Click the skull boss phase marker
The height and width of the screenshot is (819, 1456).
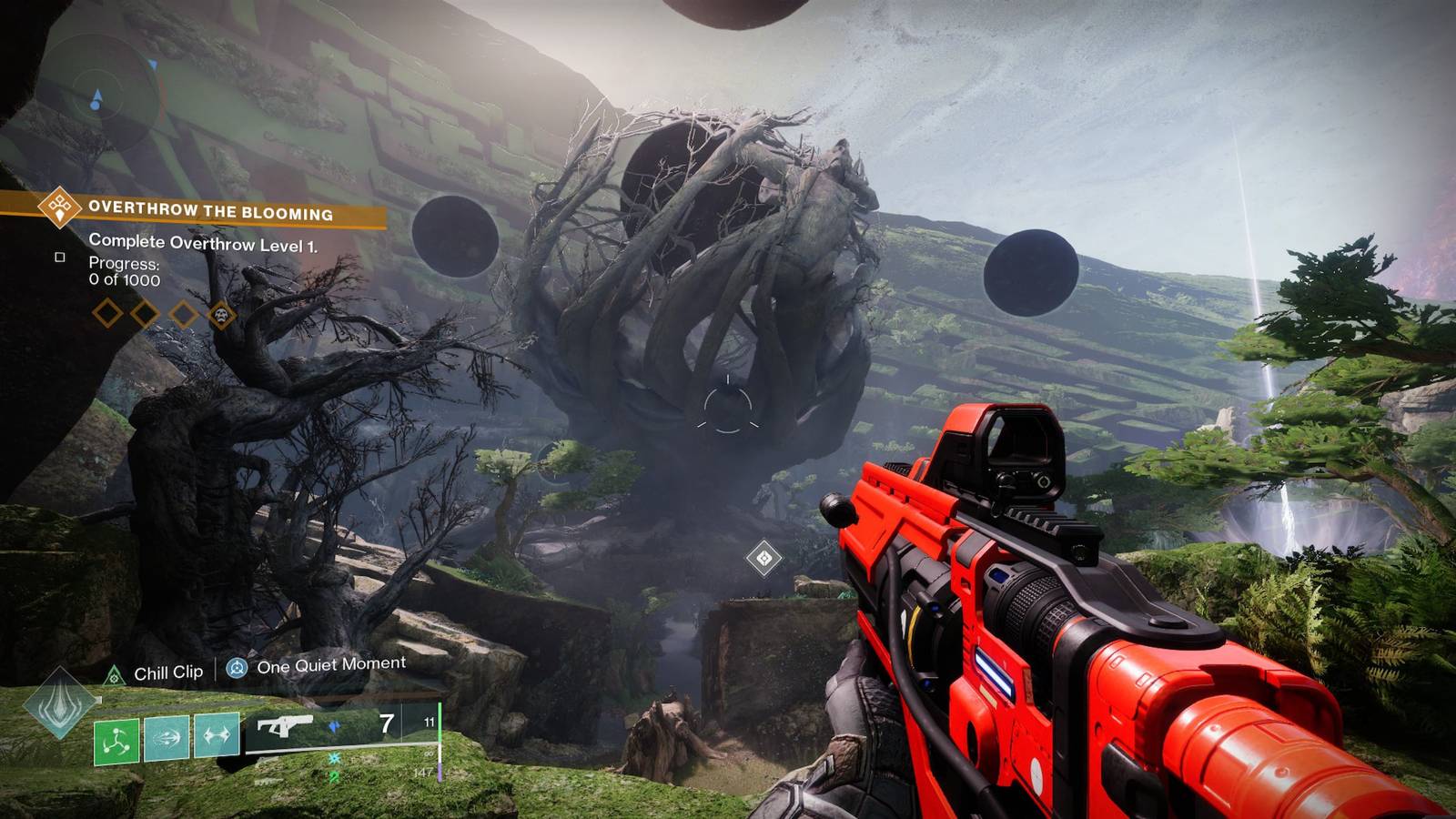point(220,314)
